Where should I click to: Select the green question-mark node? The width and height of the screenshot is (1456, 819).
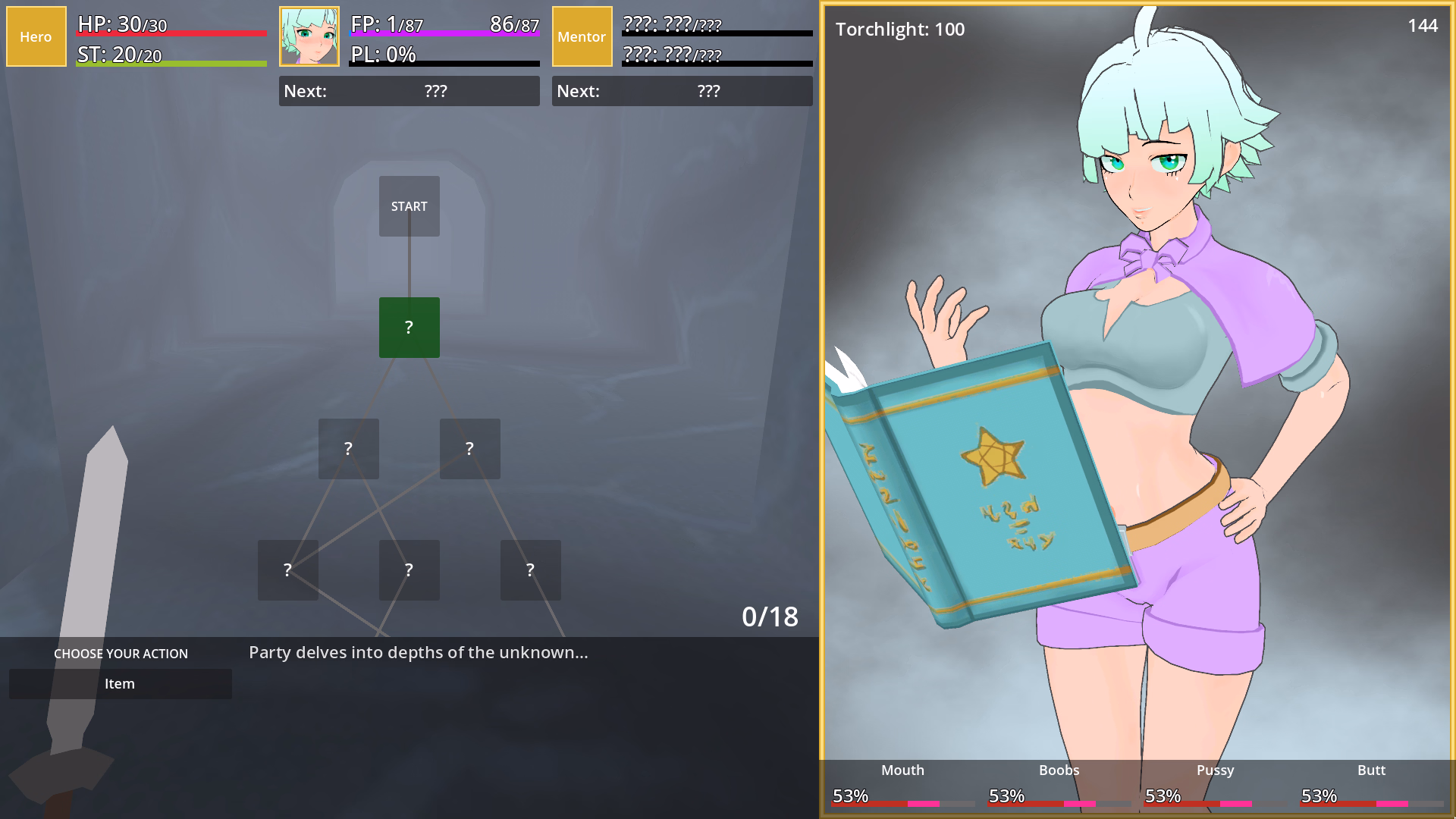409,328
